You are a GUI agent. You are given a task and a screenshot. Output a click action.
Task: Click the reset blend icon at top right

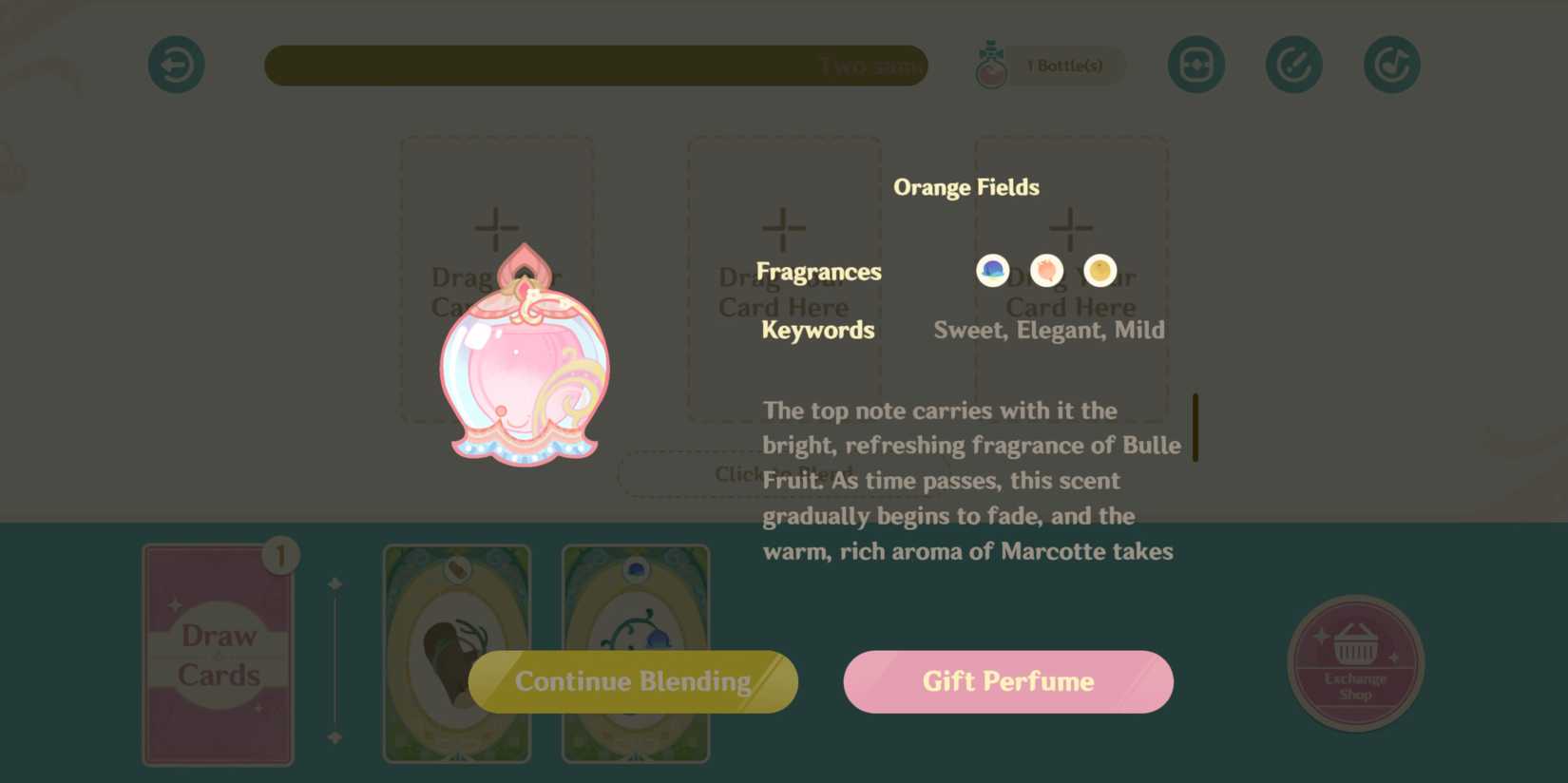coord(1390,64)
